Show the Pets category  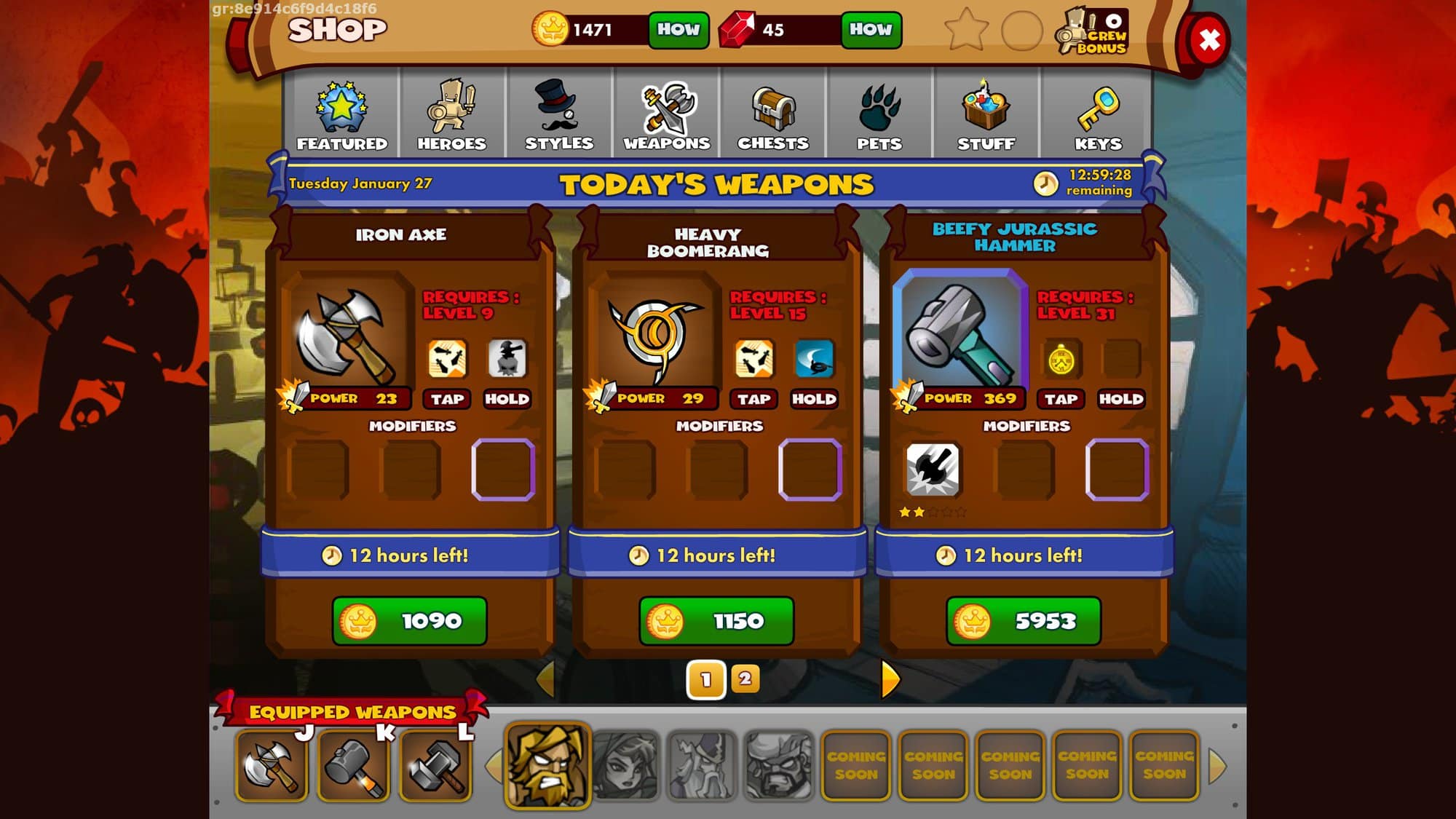click(879, 114)
